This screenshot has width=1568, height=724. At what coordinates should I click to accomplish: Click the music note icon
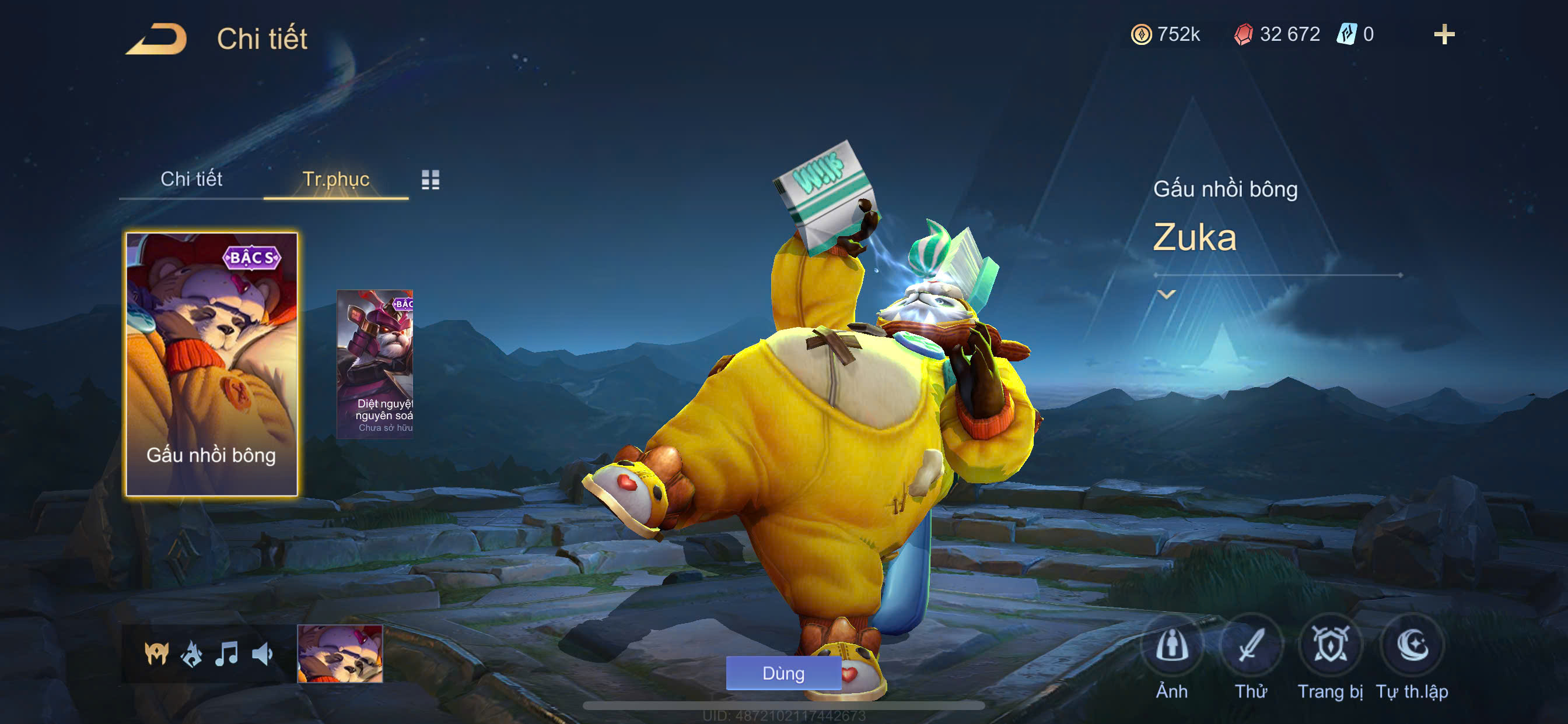click(226, 654)
